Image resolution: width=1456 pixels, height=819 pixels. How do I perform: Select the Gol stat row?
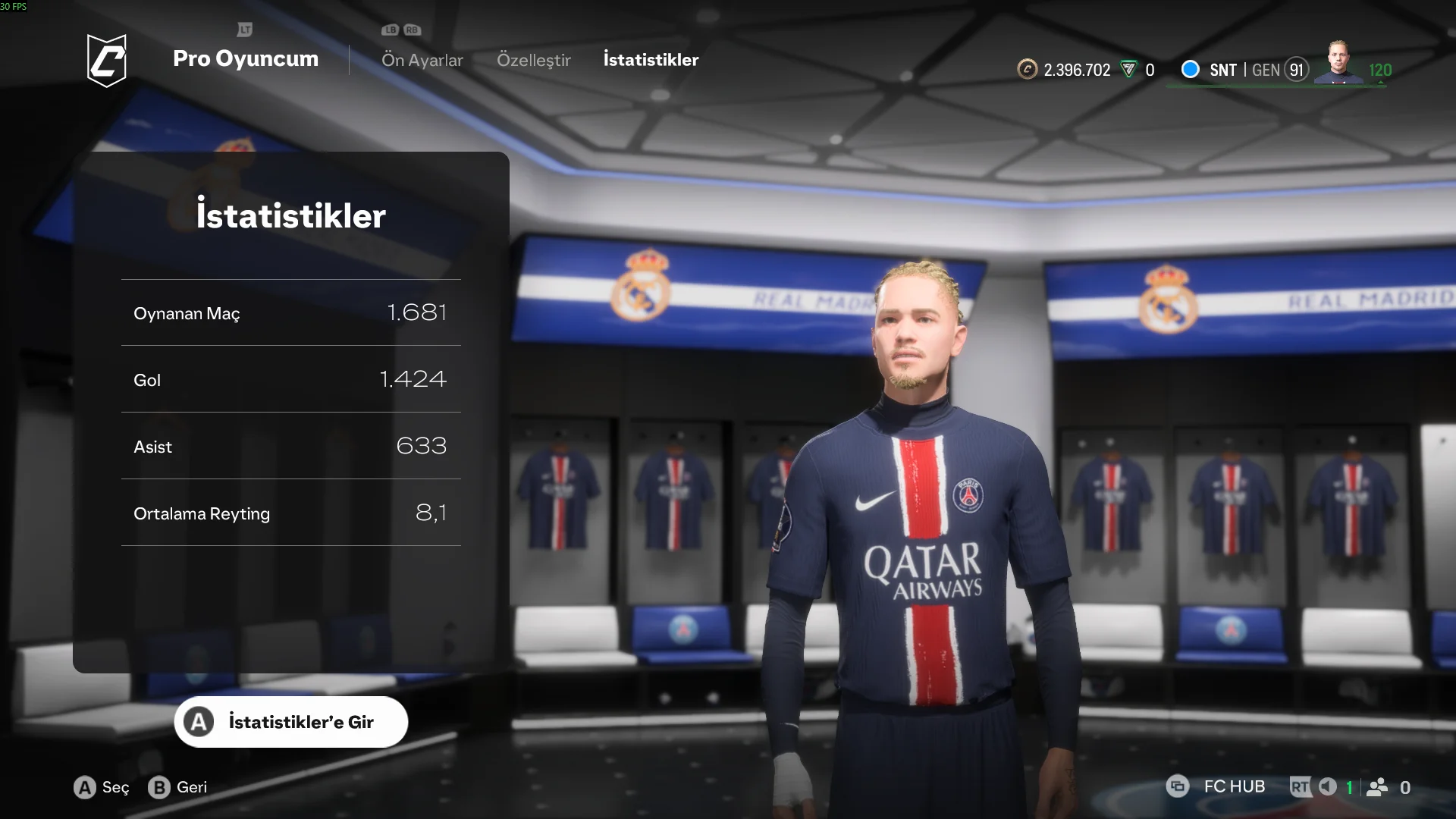tap(291, 379)
